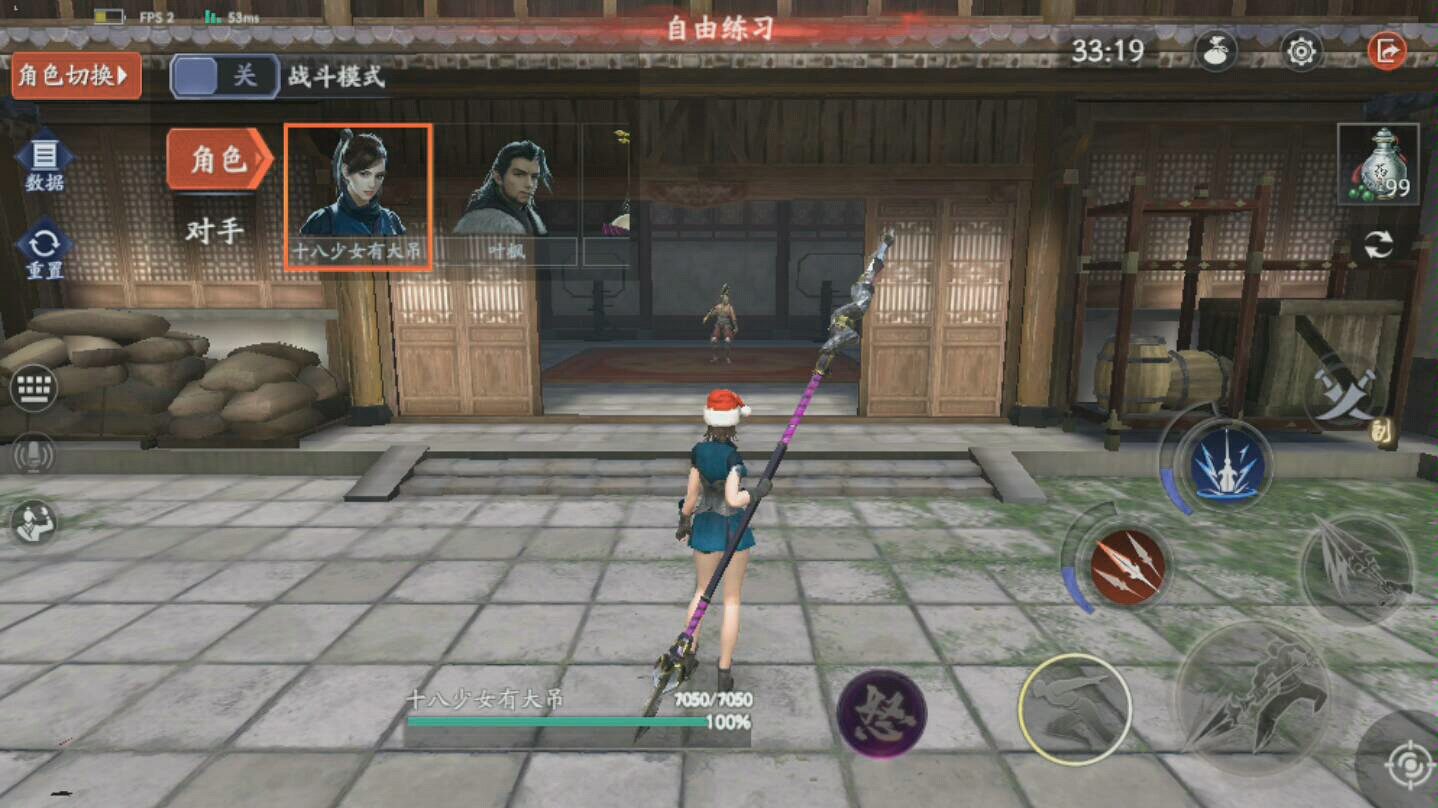Viewport: 1438px width, 808px height.
Task: Open the on-screen keyboard chat icon
Action: pyautogui.click(x=36, y=387)
